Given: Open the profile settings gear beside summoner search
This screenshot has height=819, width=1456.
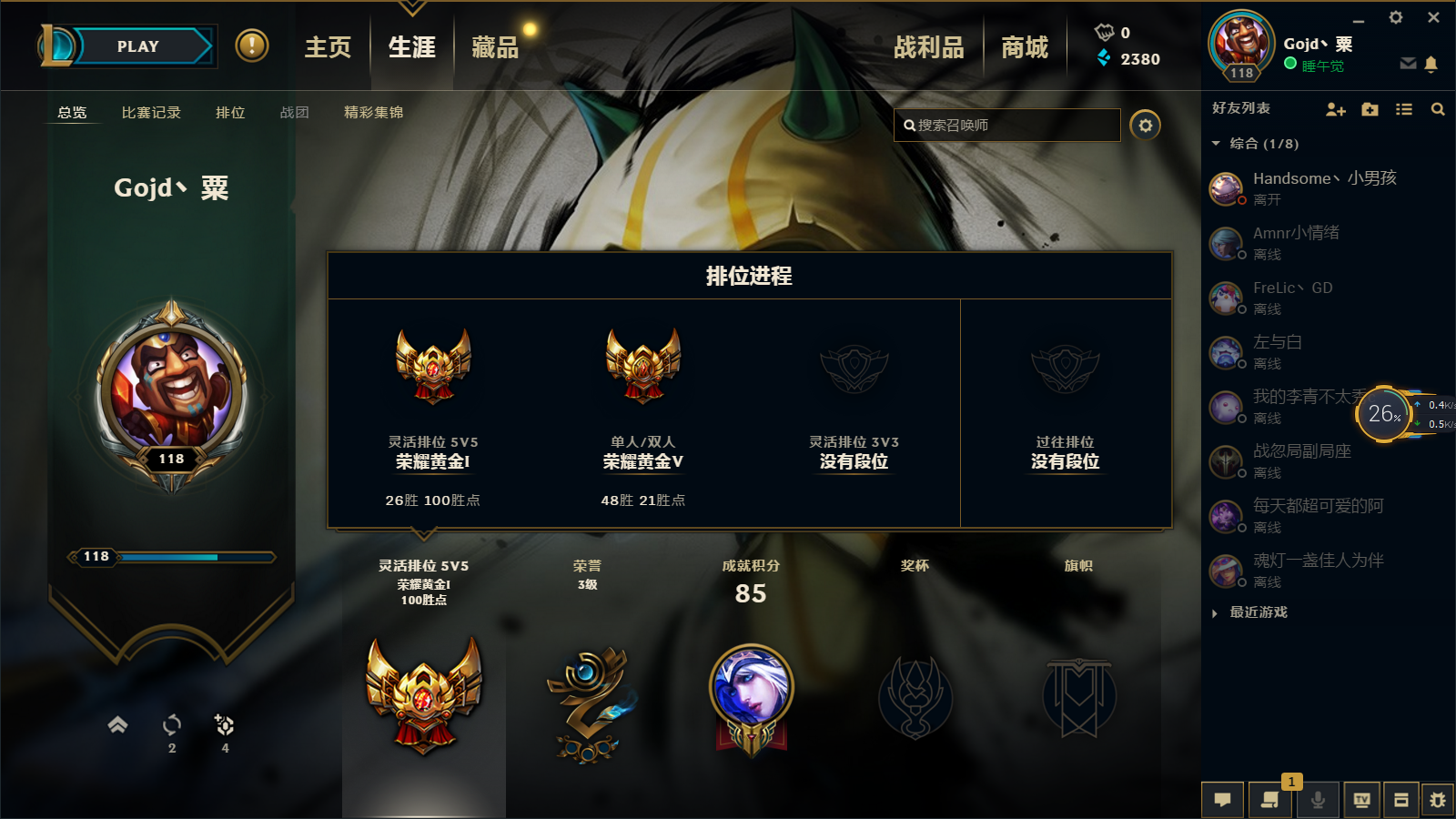Looking at the screenshot, I should coord(1146,125).
